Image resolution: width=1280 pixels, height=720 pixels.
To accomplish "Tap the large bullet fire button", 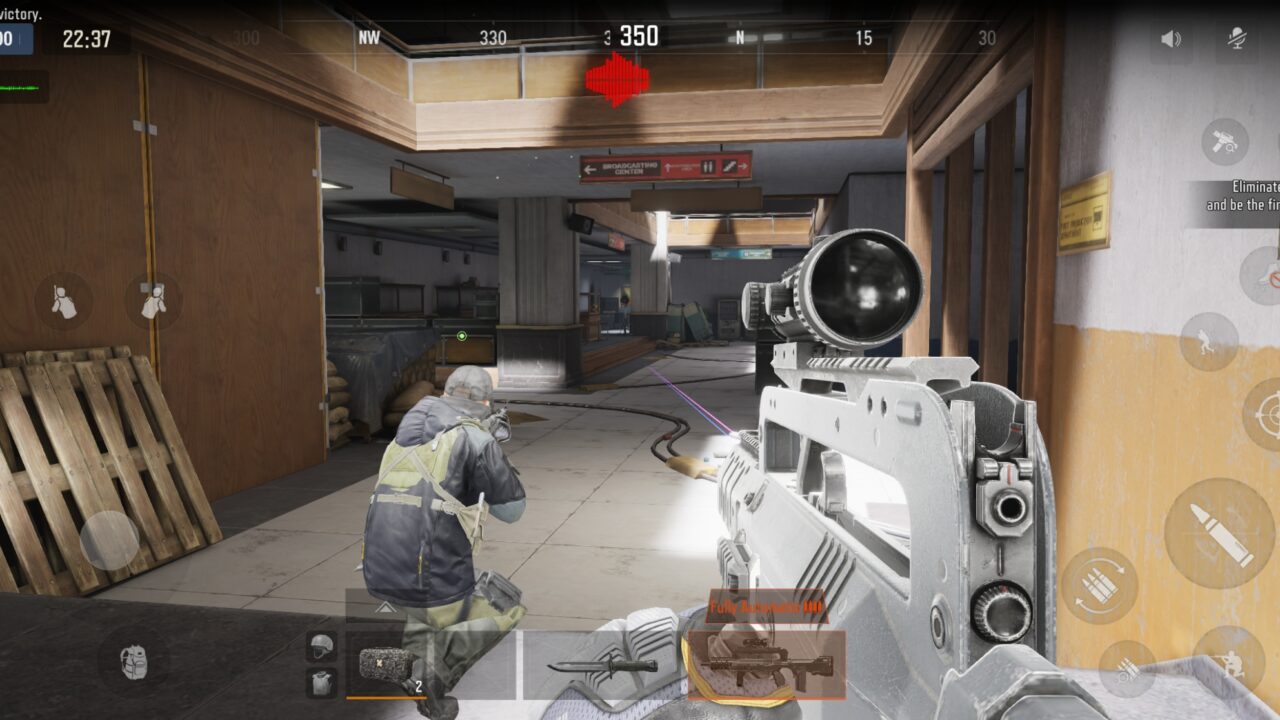I will pos(1219,532).
